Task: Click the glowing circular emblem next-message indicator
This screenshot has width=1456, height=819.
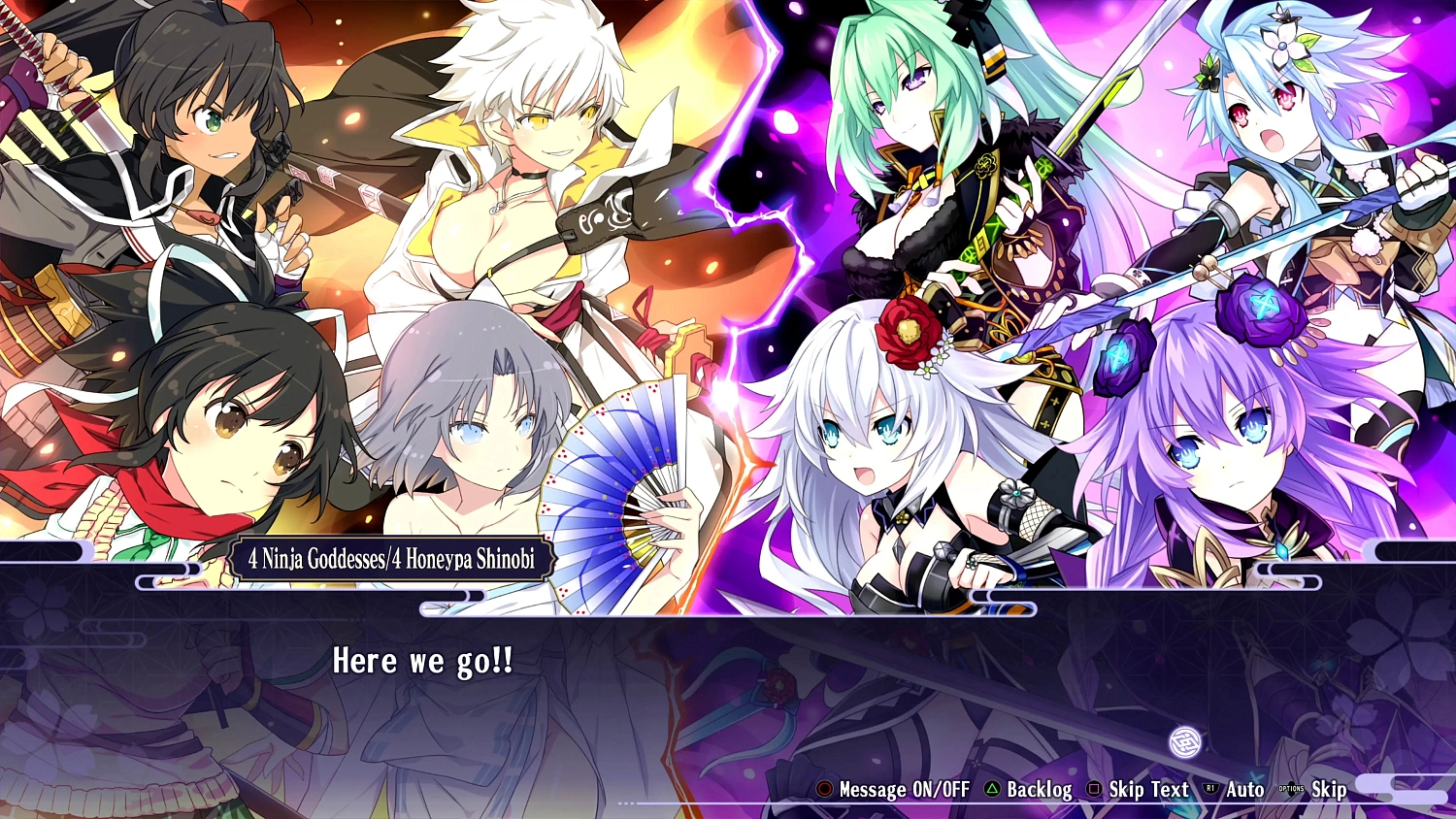Action: [1185, 744]
